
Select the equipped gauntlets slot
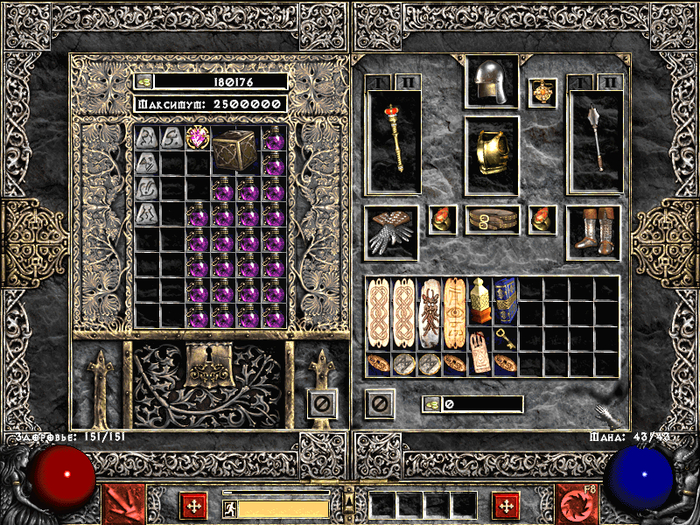click(391, 232)
